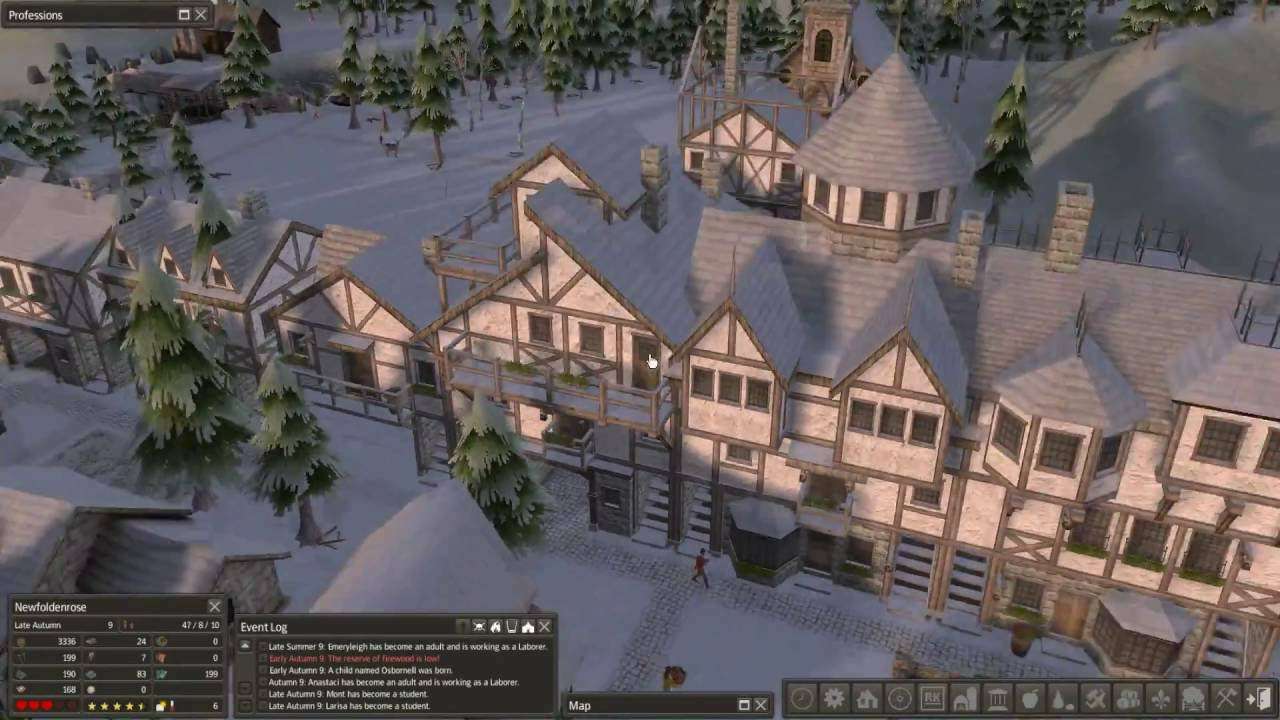1280x720 pixels.
Task: Open the house building toolbar menu
Action: coord(867,699)
